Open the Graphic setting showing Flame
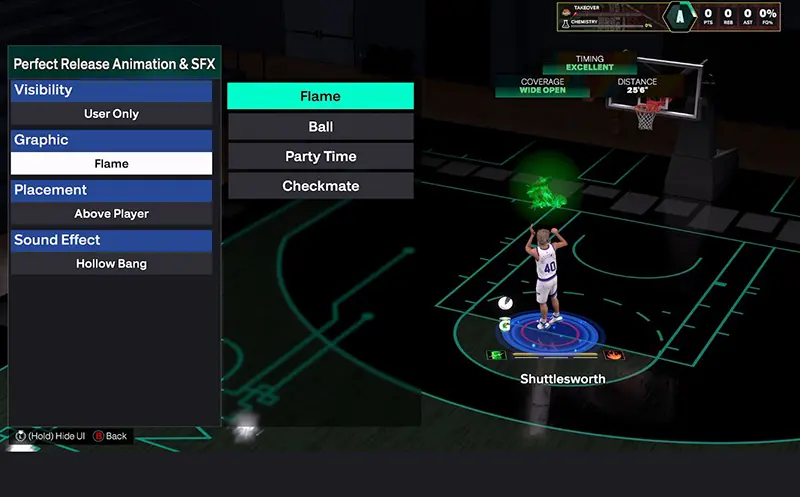This screenshot has width=800, height=497. (x=111, y=164)
